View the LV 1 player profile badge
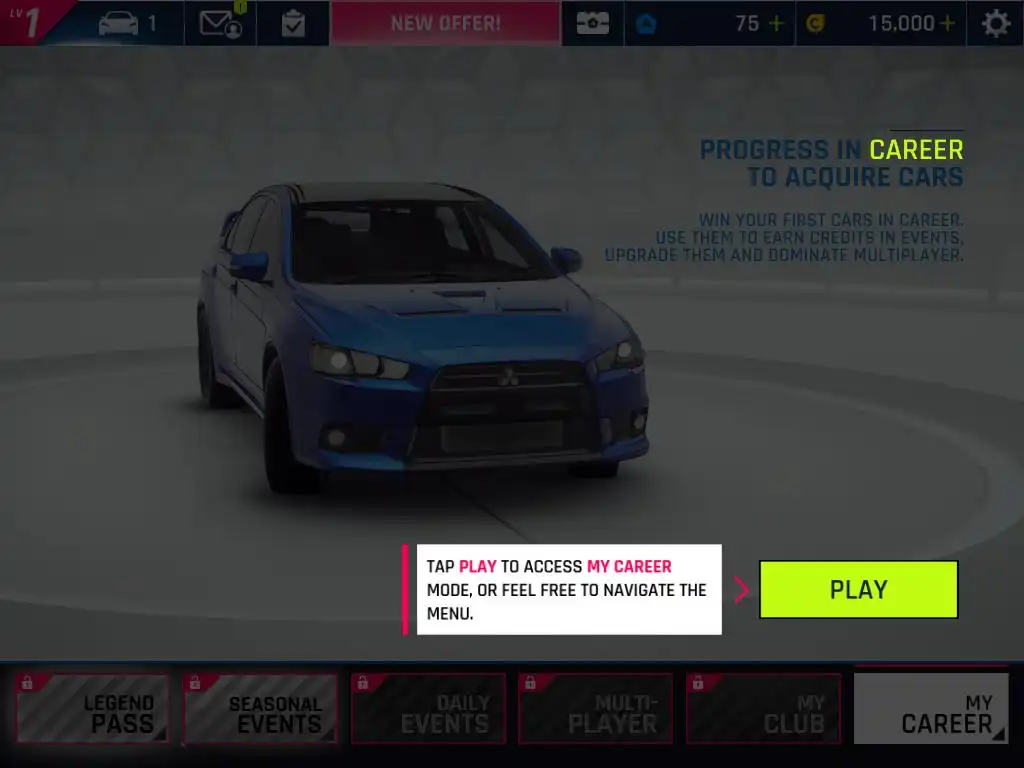The width and height of the screenshot is (1024, 768). click(32, 22)
